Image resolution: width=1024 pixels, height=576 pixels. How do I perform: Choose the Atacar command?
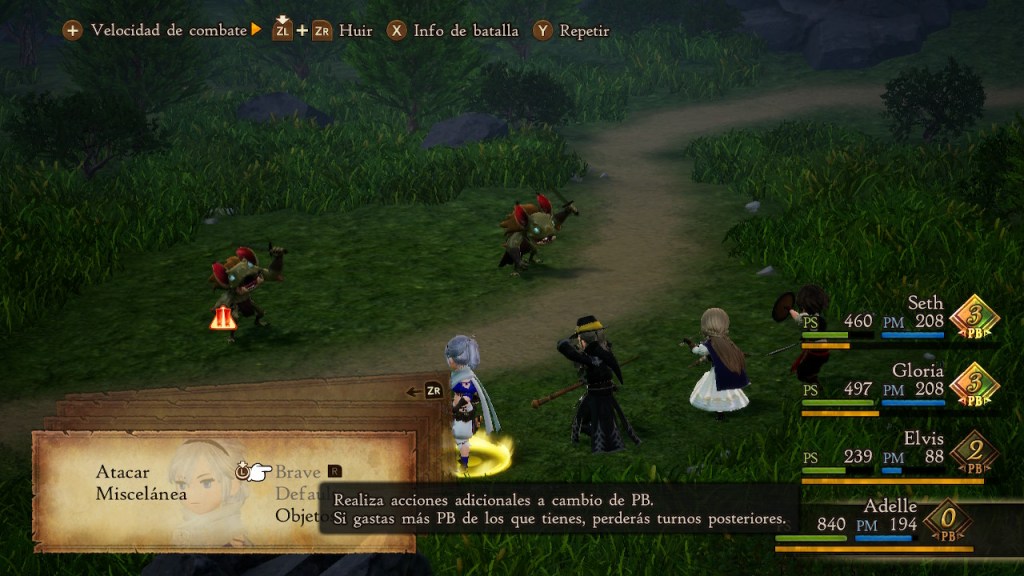click(123, 471)
